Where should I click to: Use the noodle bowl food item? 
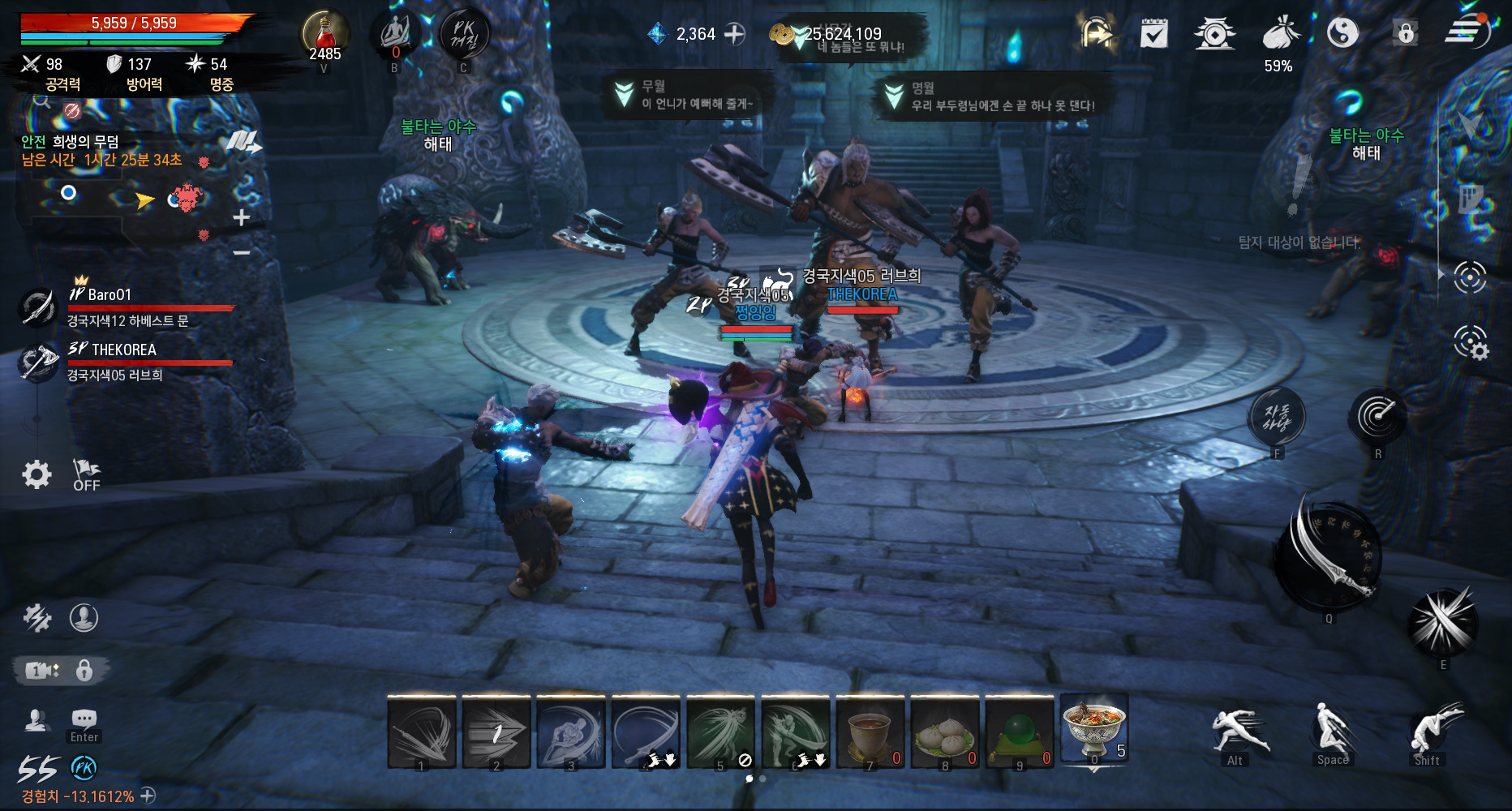coord(1093,729)
